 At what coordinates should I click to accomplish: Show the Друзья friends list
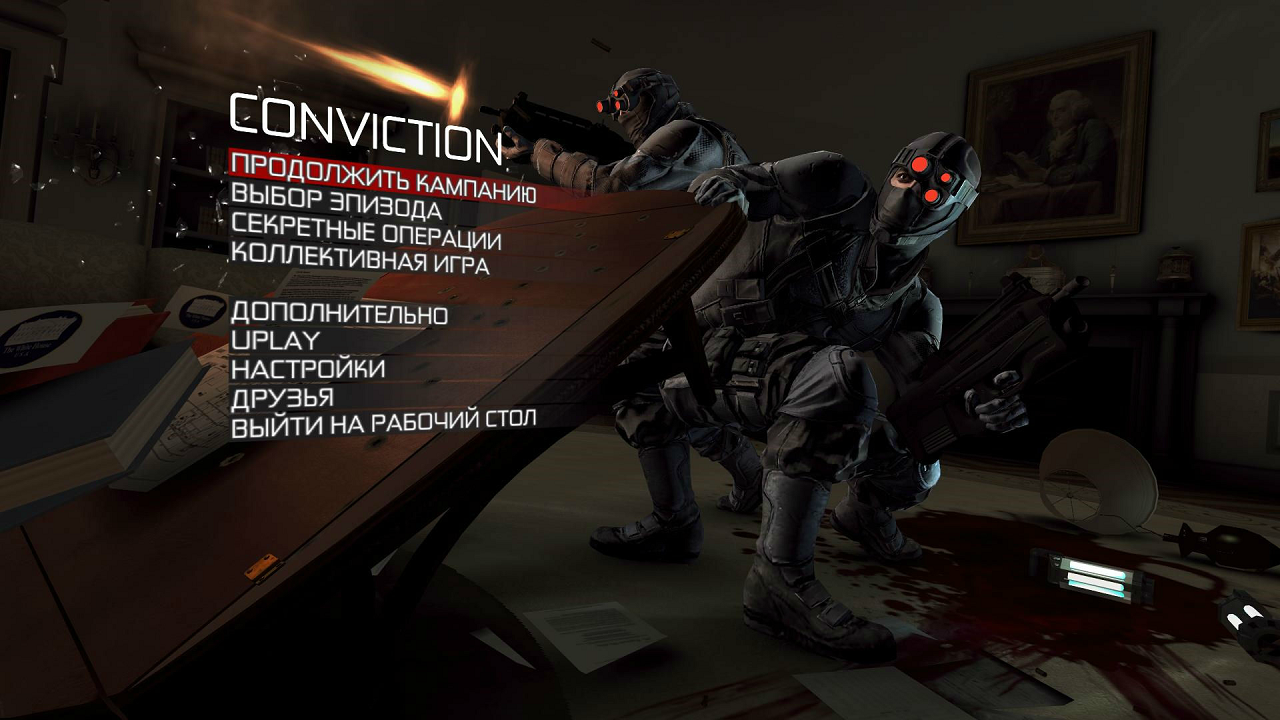point(282,397)
